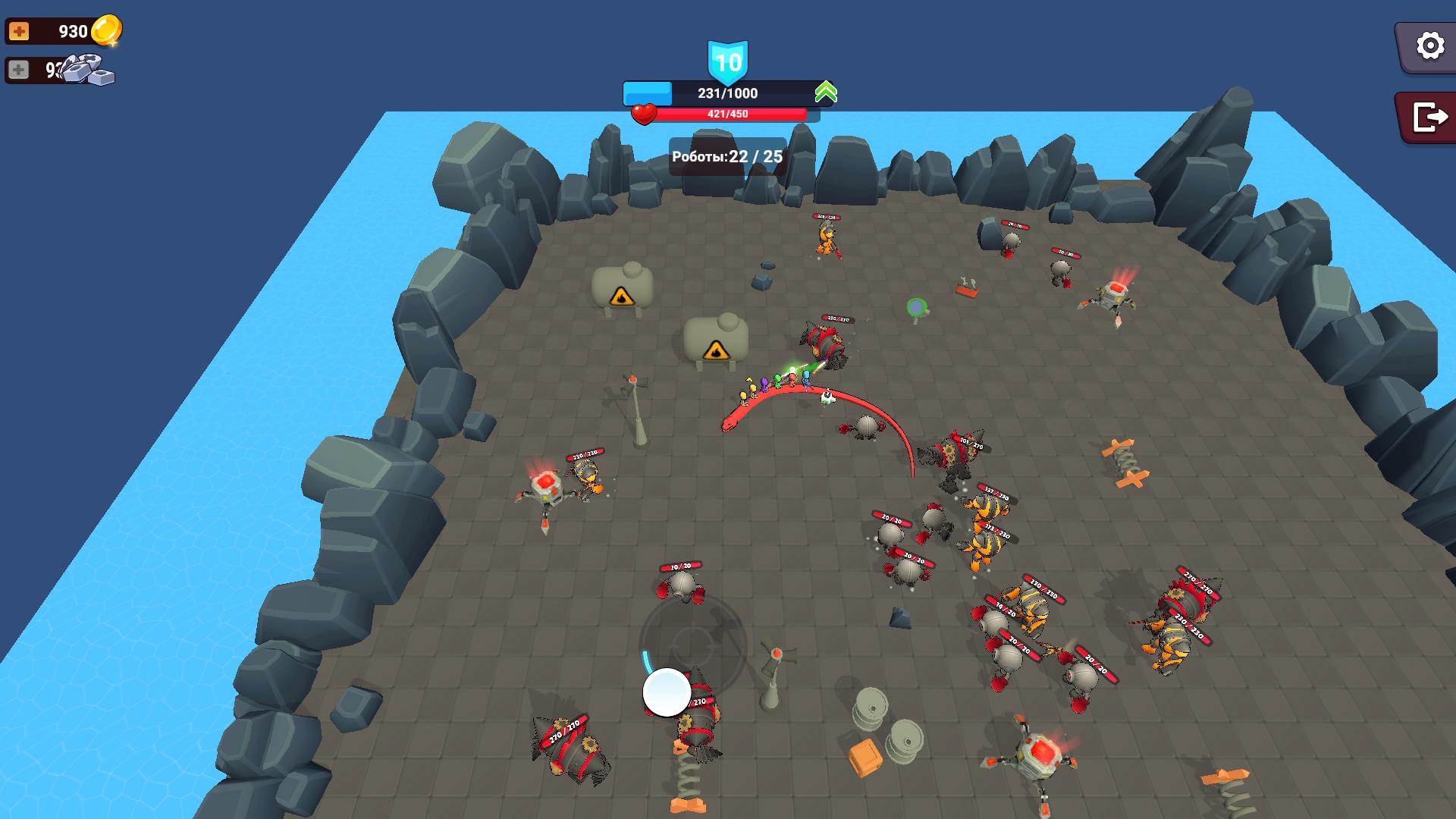
Task: Click the green upgrade double-chevron arrow
Action: 827,92
